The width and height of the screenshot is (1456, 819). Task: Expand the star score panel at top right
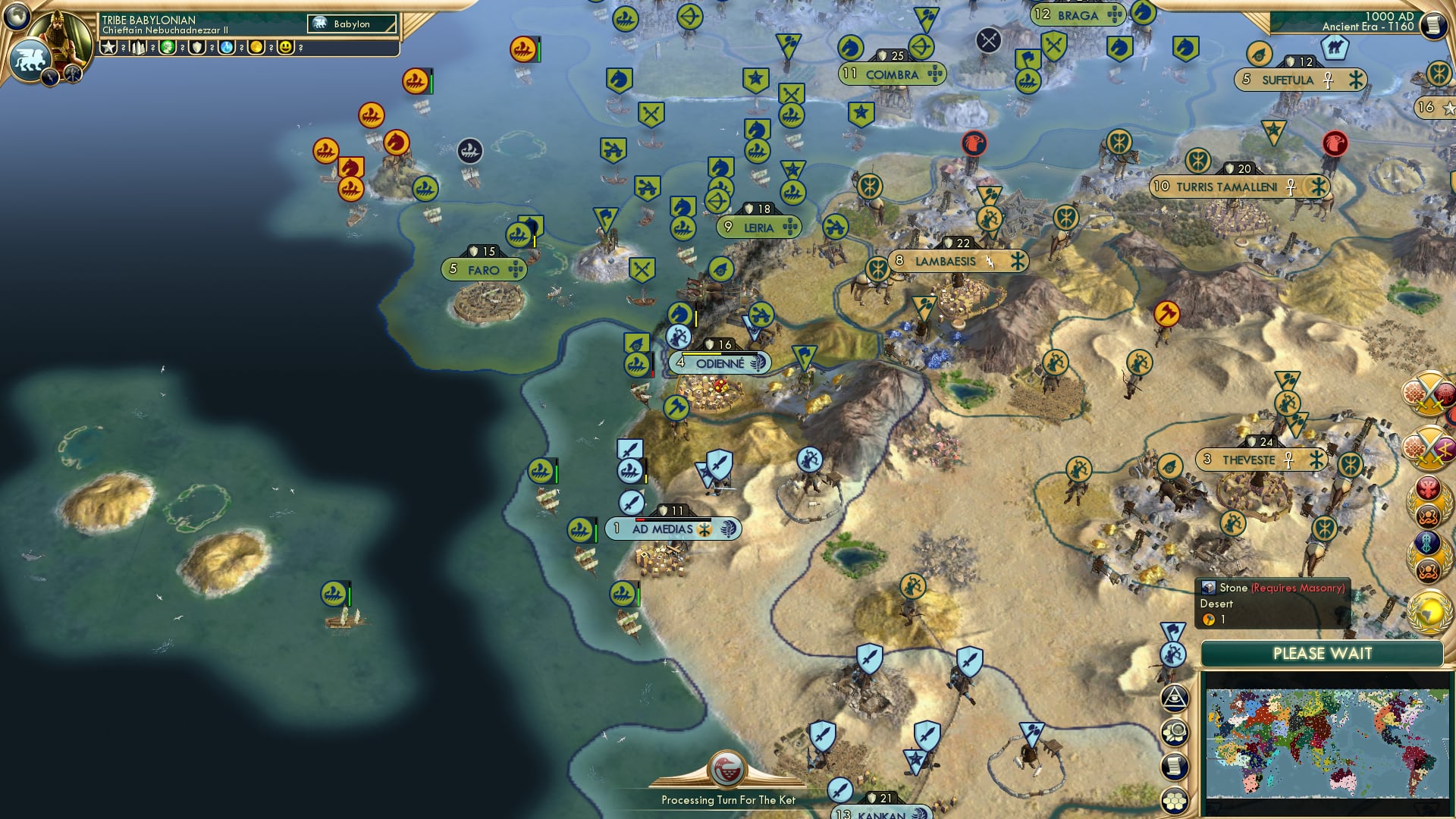1432,106
